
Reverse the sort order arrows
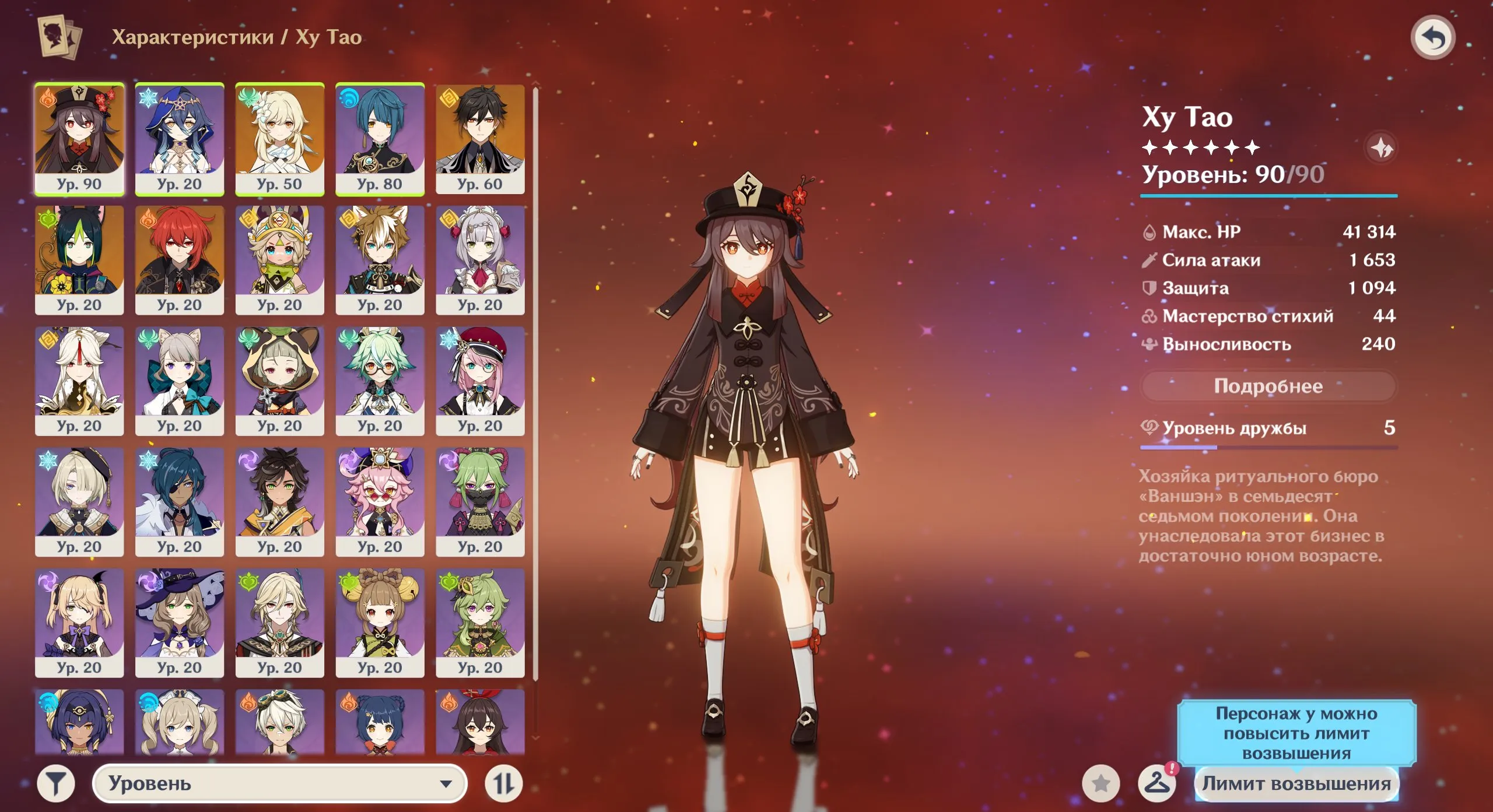[x=504, y=783]
